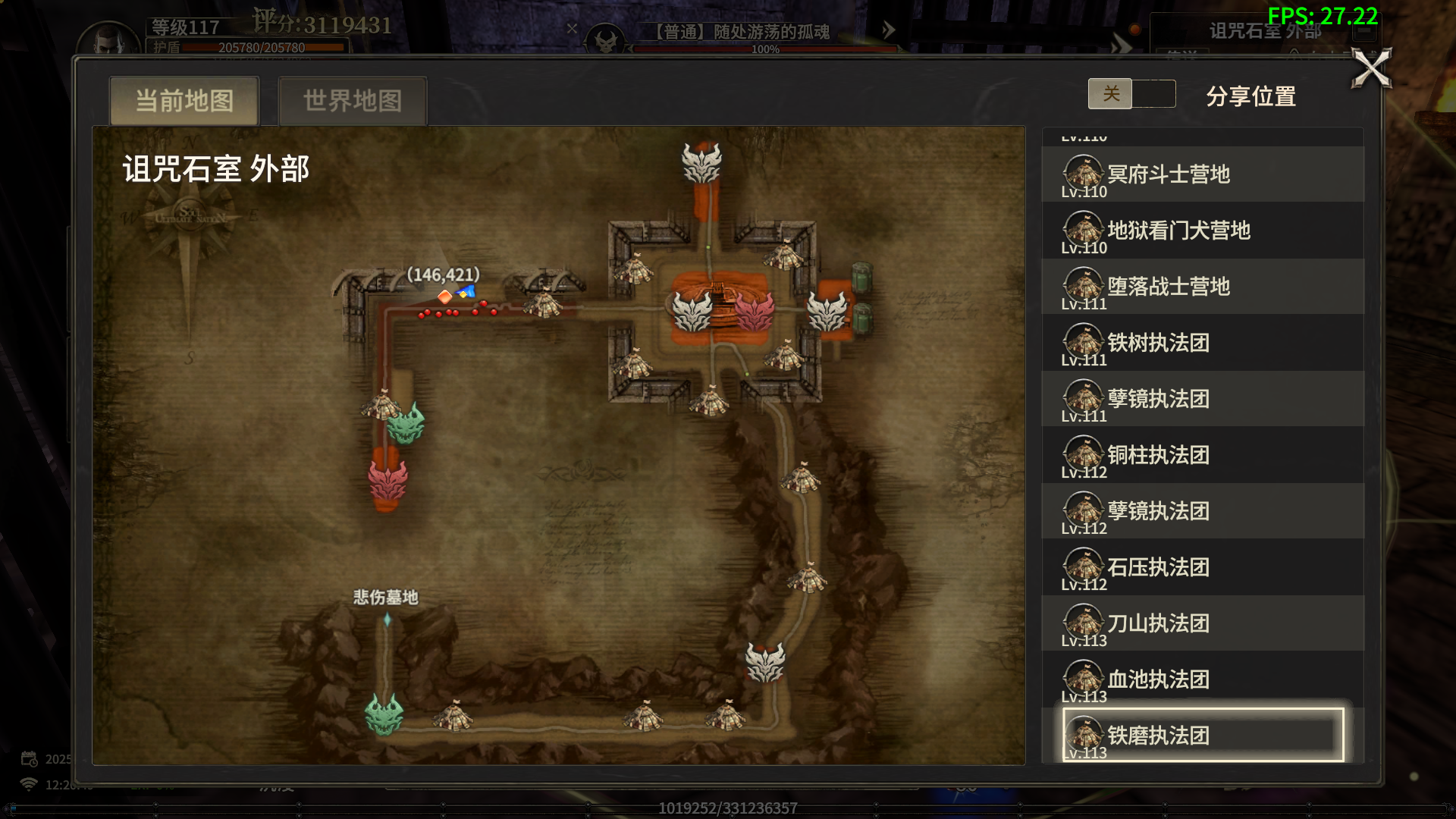This screenshot has width=1456, height=819.
Task: Pick the 血池执法团 entry
Action: coord(1202,679)
